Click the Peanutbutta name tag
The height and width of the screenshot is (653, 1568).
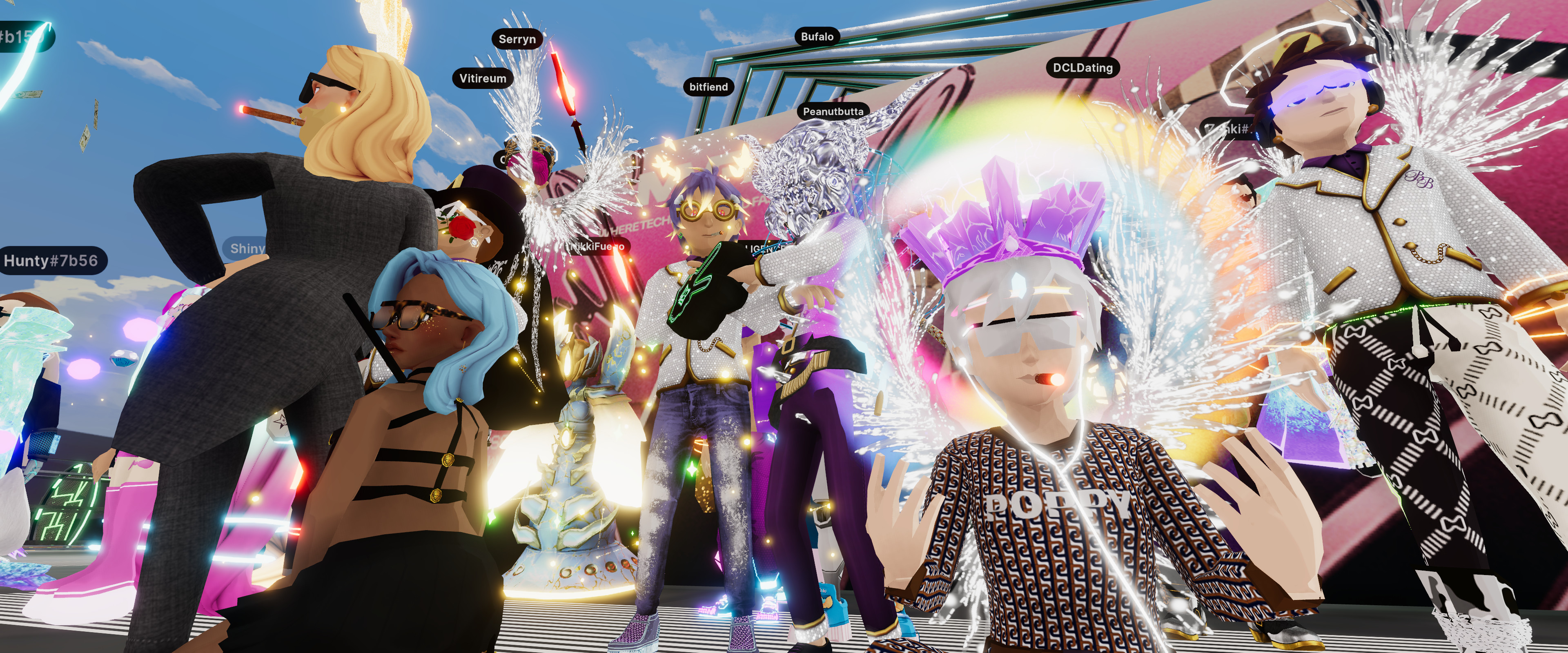pos(833,111)
